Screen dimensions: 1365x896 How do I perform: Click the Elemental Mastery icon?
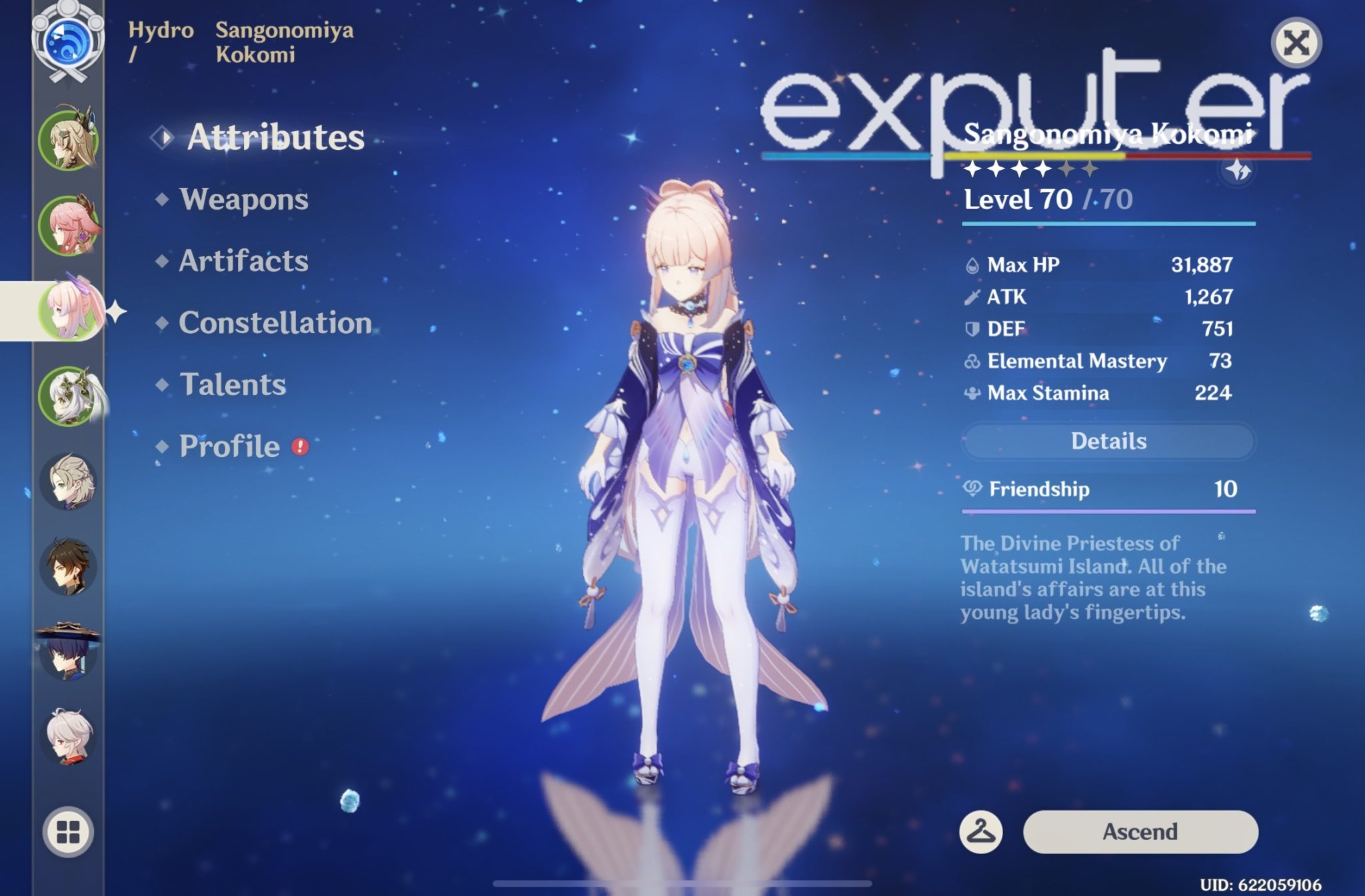(x=972, y=361)
